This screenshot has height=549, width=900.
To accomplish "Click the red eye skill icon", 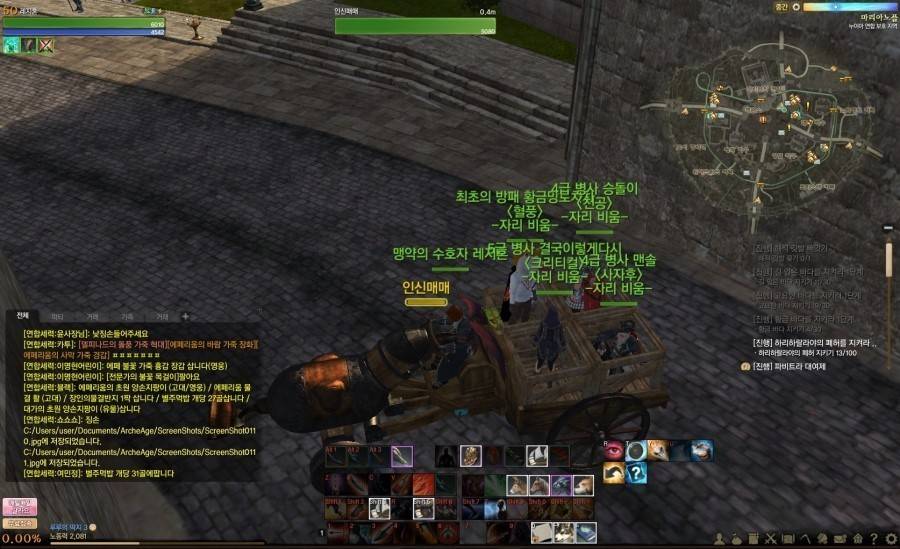I will (613, 451).
